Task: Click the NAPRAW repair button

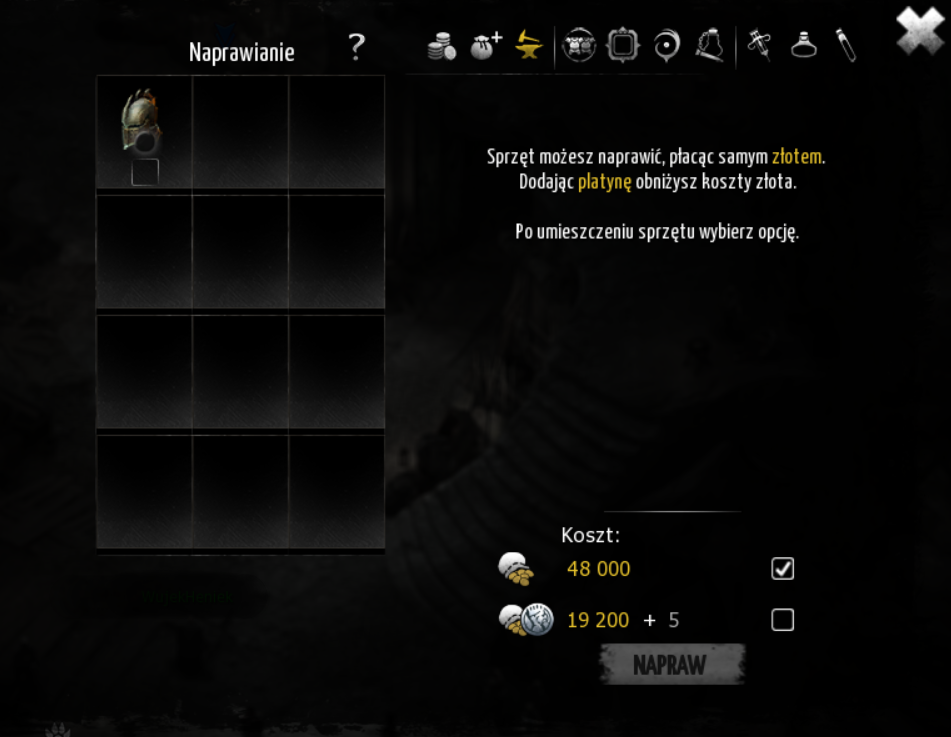Action: pyautogui.click(x=671, y=665)
